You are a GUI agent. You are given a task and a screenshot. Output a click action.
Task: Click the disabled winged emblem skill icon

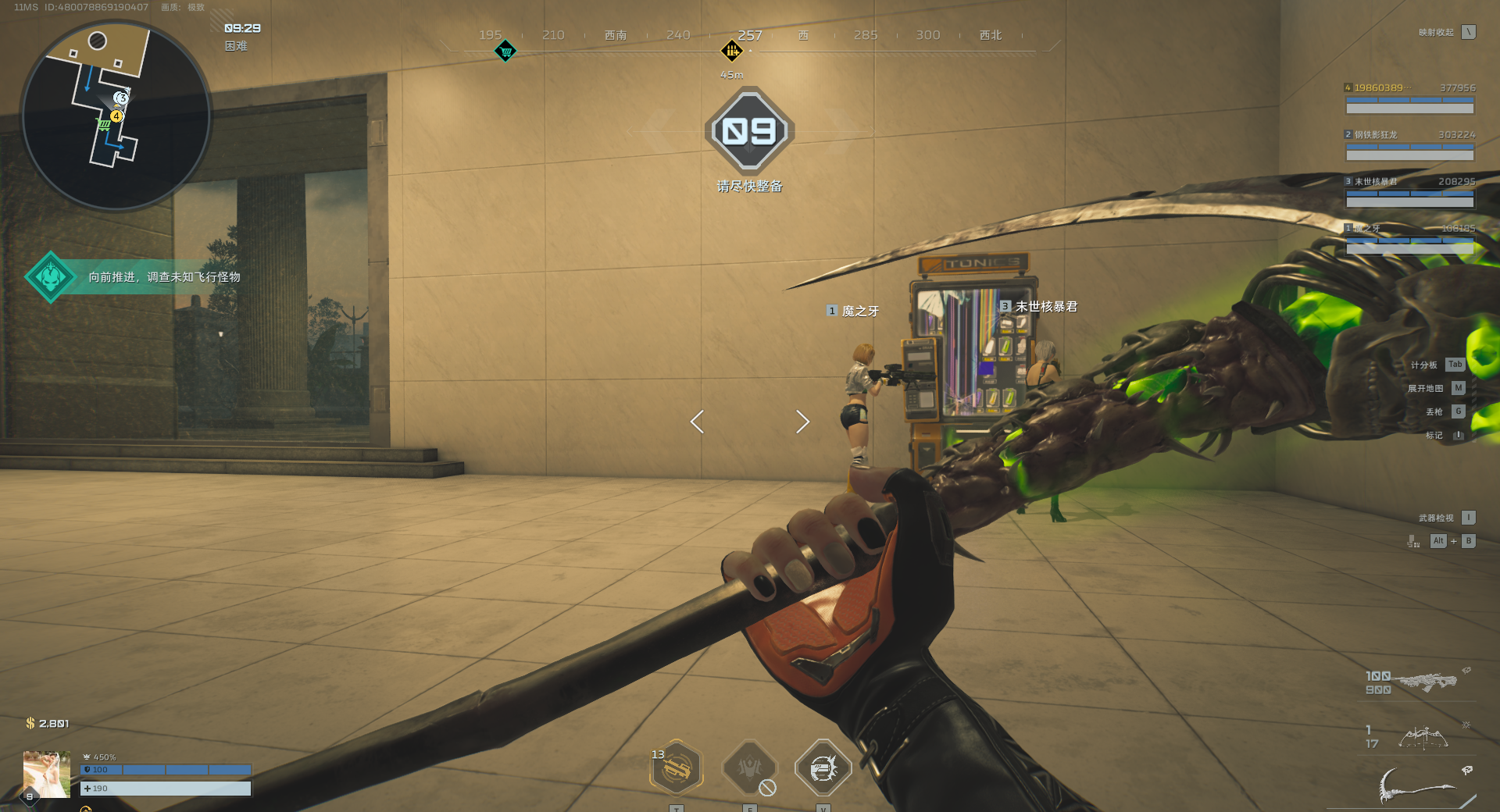tap(750, 768)
